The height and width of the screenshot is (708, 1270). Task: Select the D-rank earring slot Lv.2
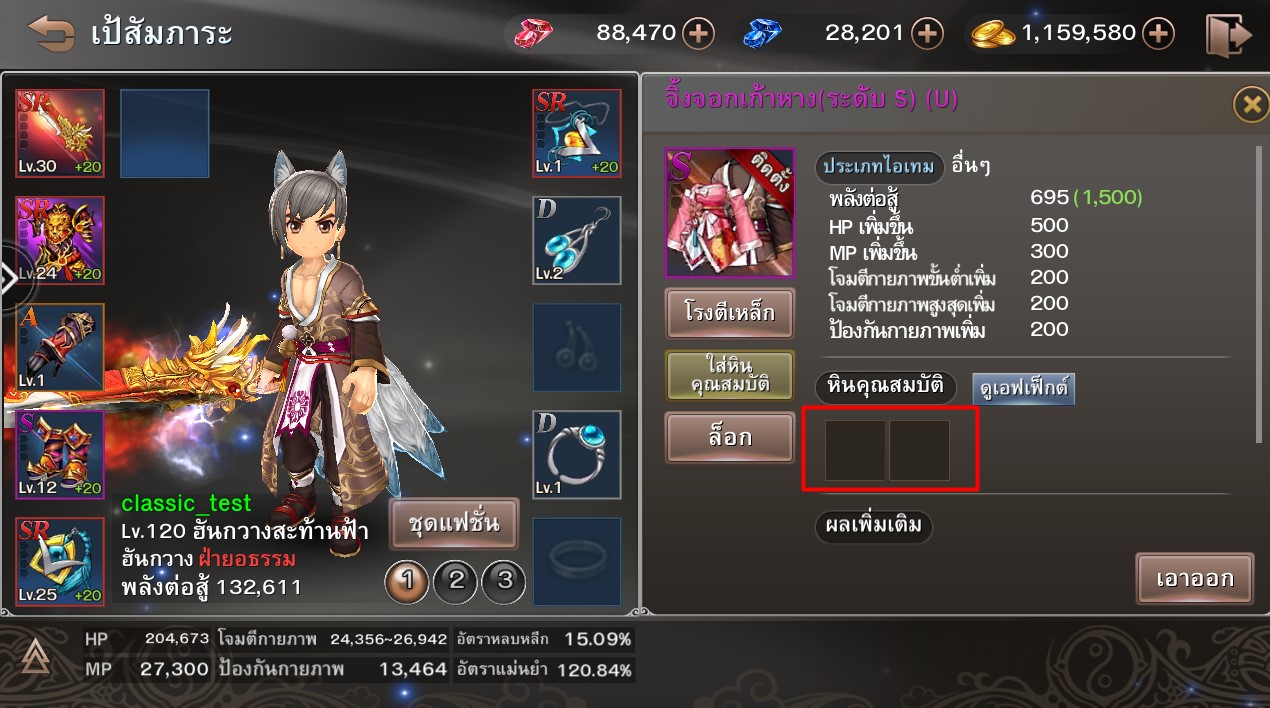577,240
